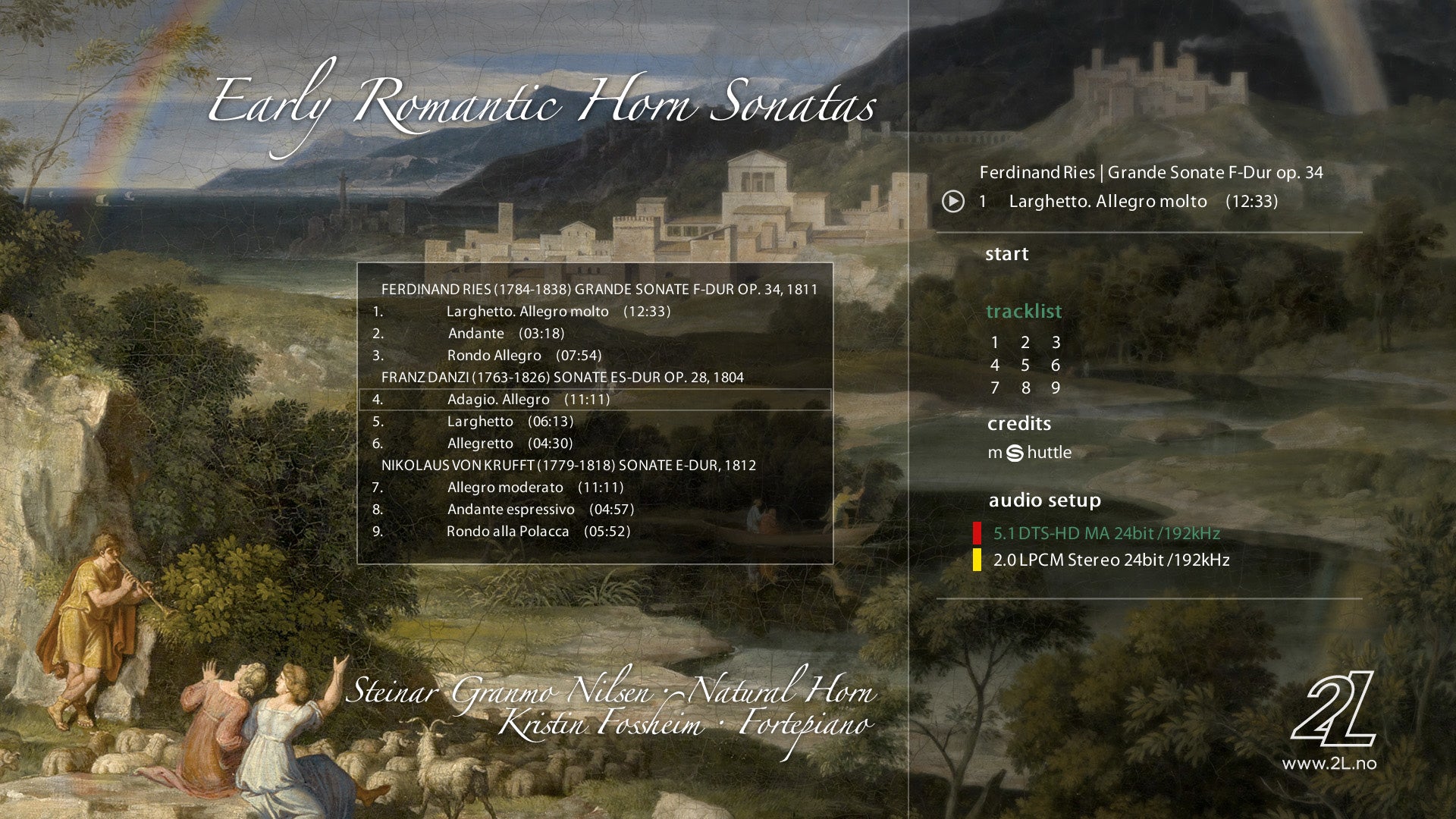The height and width of the screenshot is (819, 1456).
Task: Choose track number 9 in the number grid
Action: coord(1055,388)
